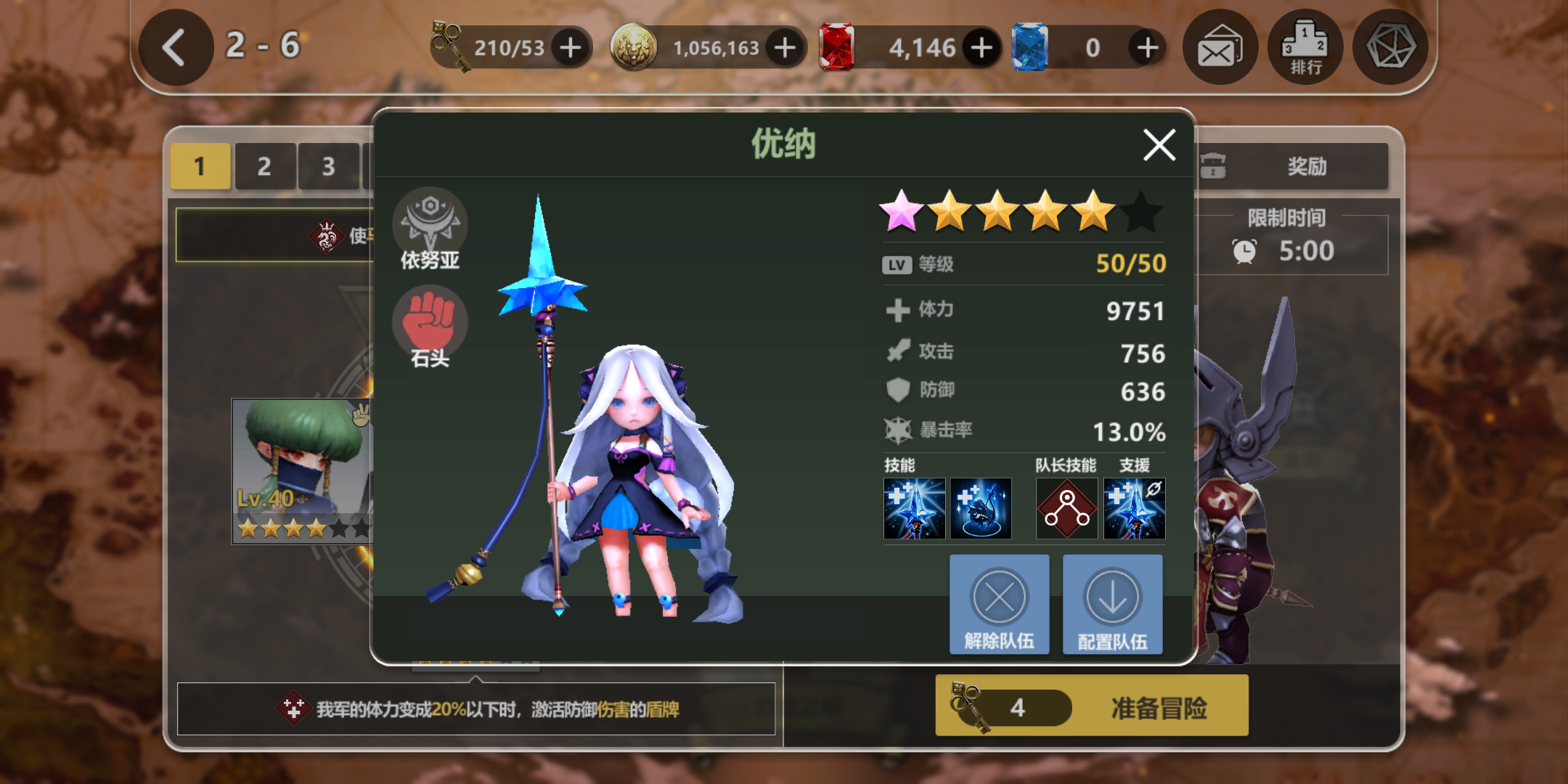
Task: Inspect the 队长技能 leader skill icon
Action: pyautogui.click(x=1066, y=508)
